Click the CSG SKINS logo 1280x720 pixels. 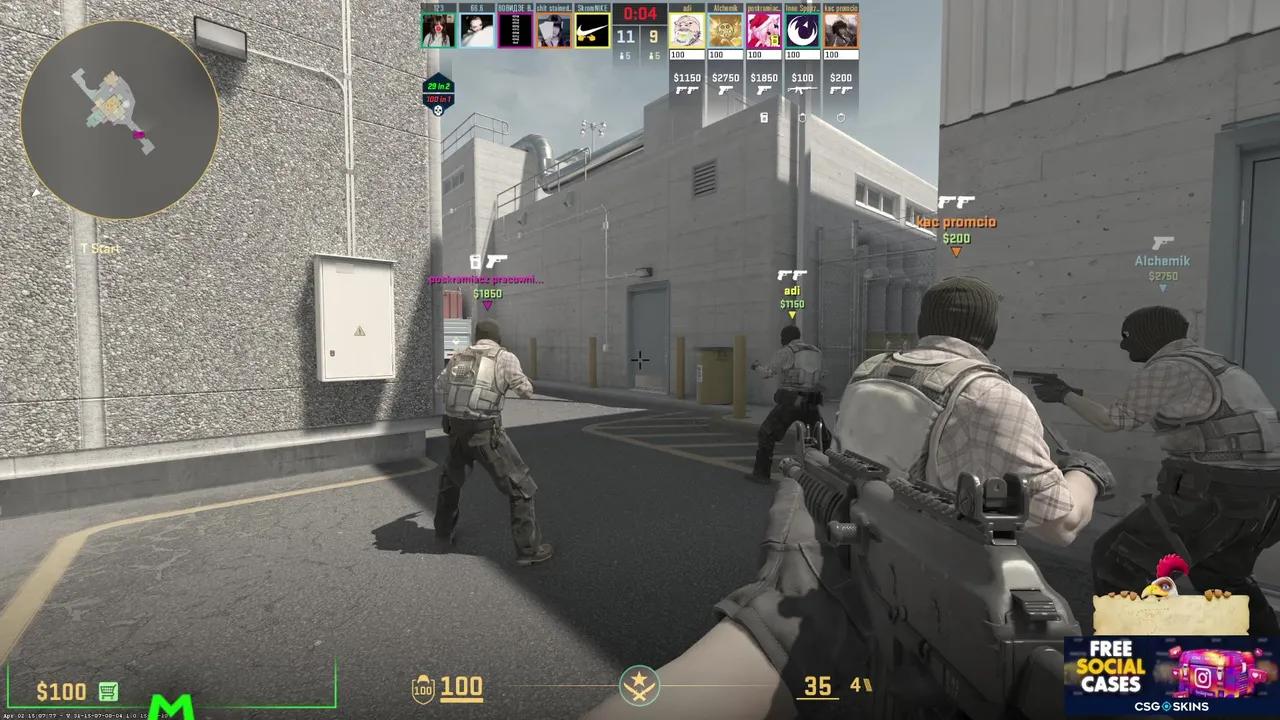pos(1172,707)
